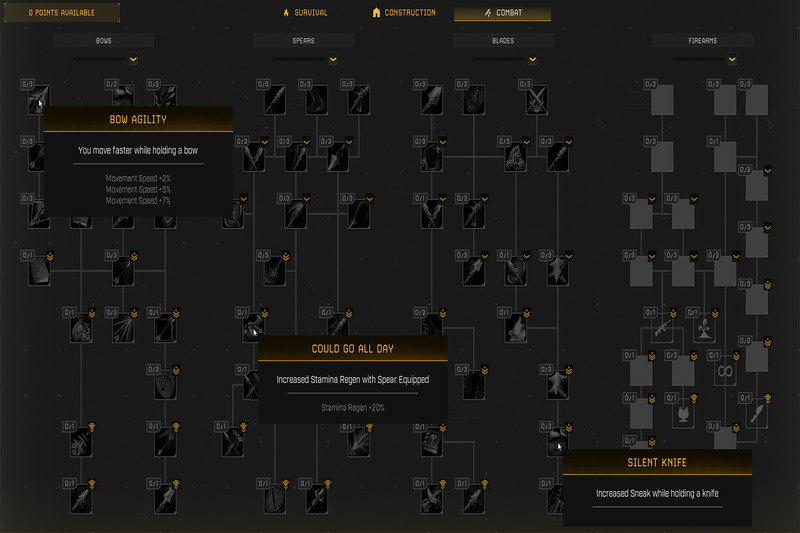Select the Bow Agility talent node
The image size is (800, 533).
pos(36,99)
